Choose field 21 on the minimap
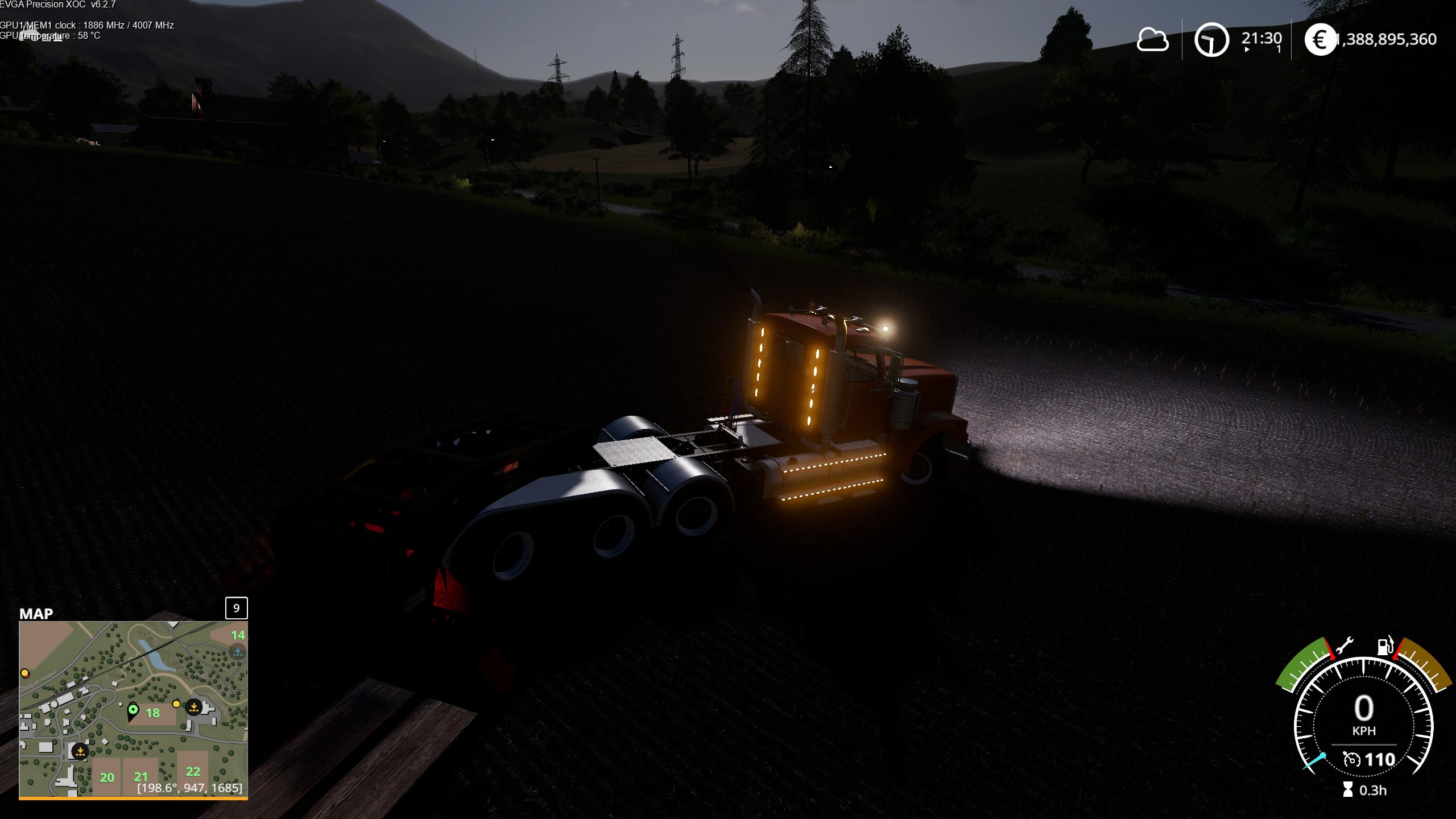The height and width of the screenshot is (819, 1456). point(140,776)
